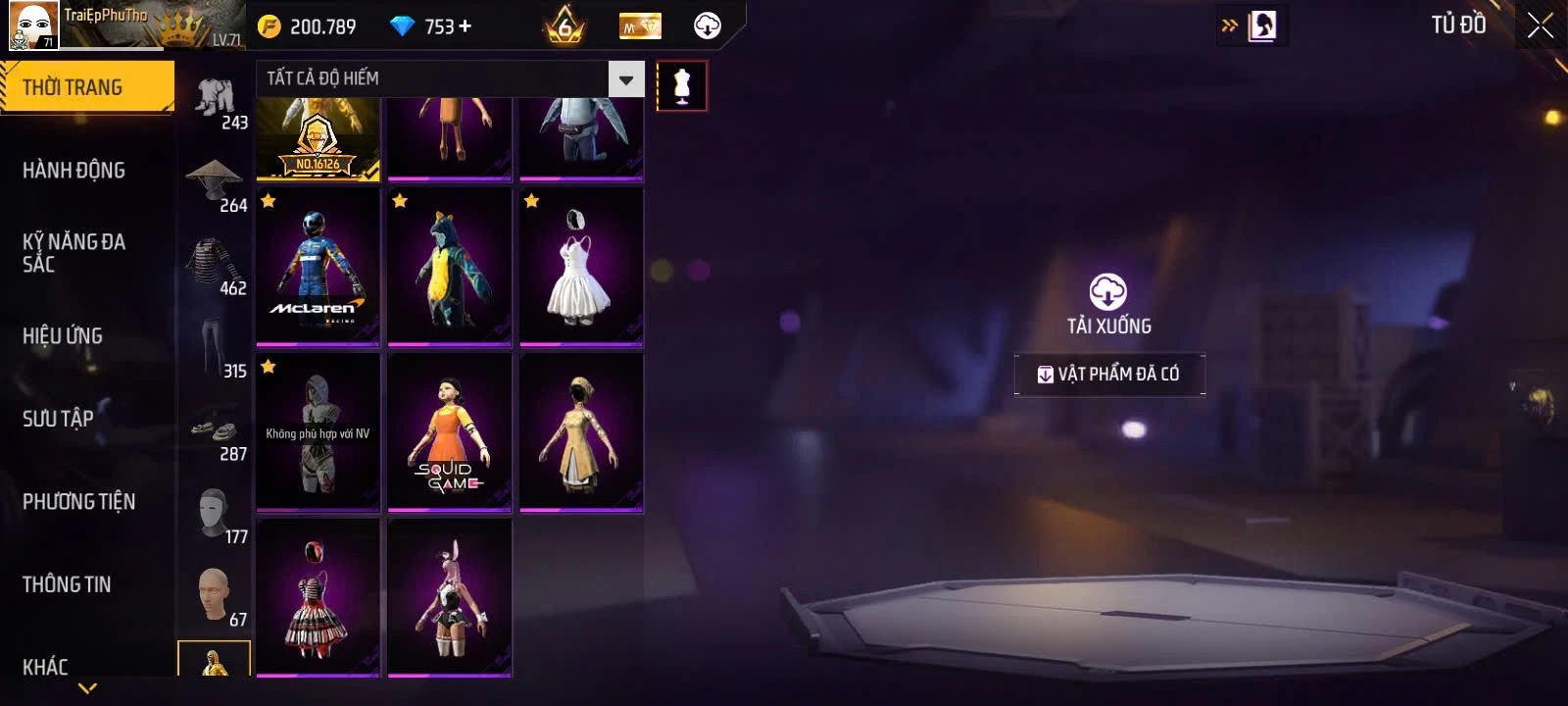Open the KHÁC category
Image resolution: width=1568 pixels, height=706 pixels.
pos(45,667)
